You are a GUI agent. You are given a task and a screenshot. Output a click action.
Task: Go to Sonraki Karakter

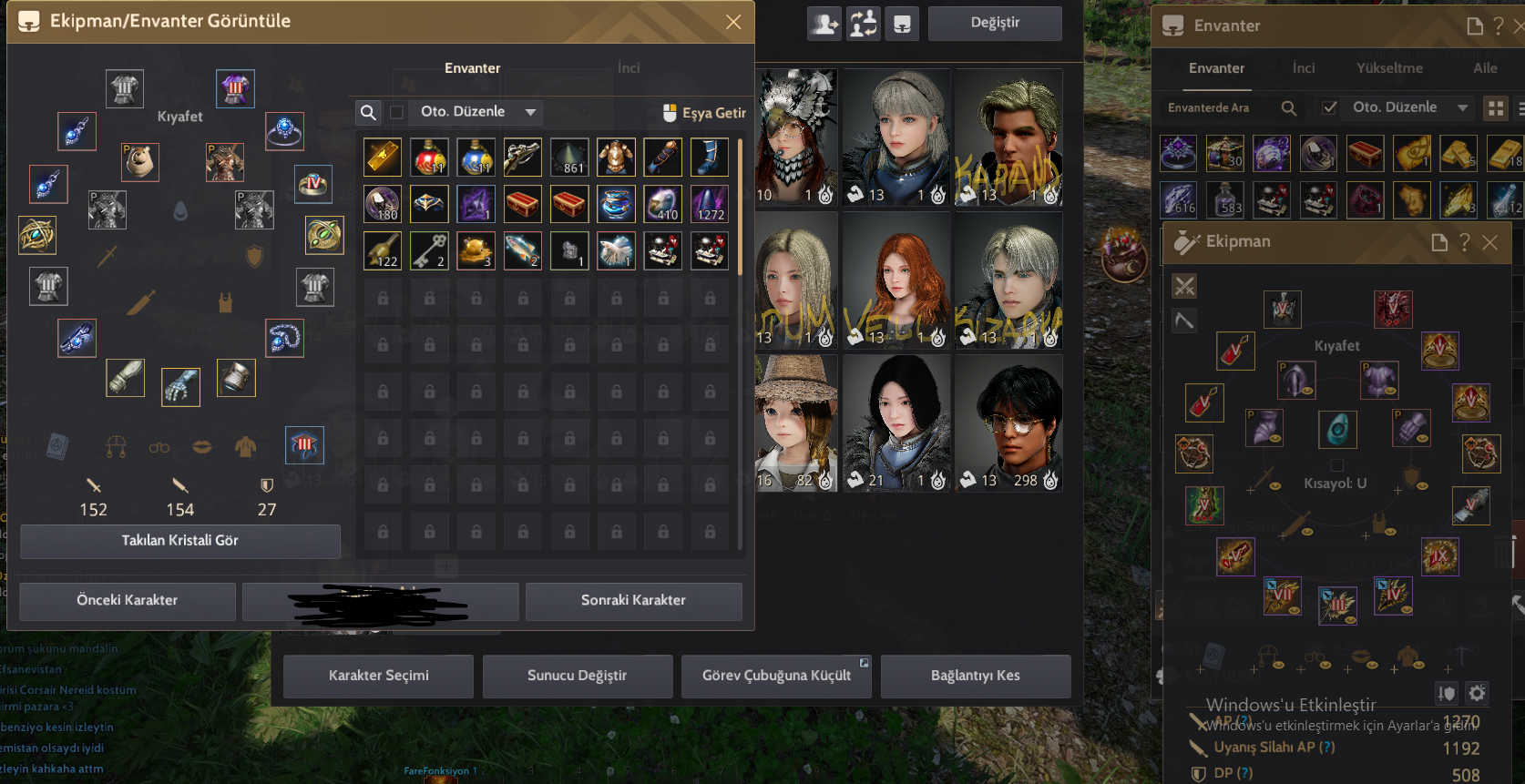point(633,601)
